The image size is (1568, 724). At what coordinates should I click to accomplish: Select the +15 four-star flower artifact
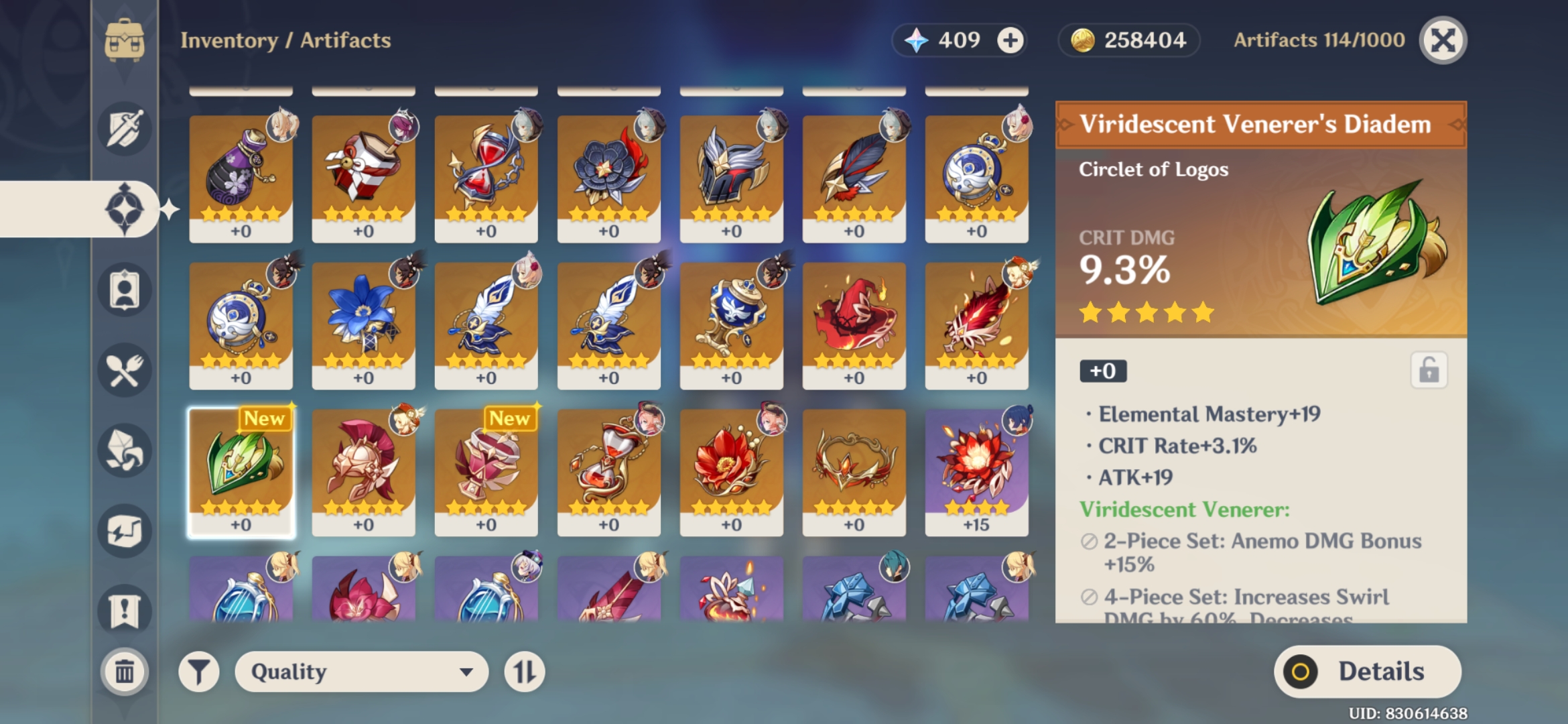[977, 469]
